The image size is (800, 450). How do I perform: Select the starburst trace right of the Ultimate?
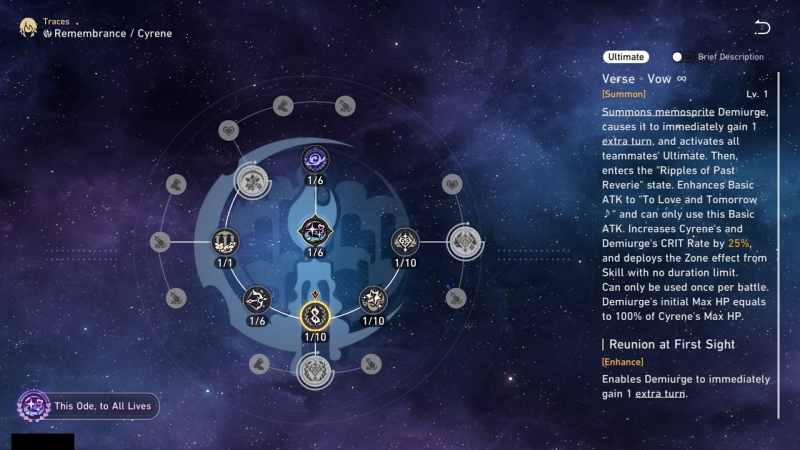(x=373, y=298)
